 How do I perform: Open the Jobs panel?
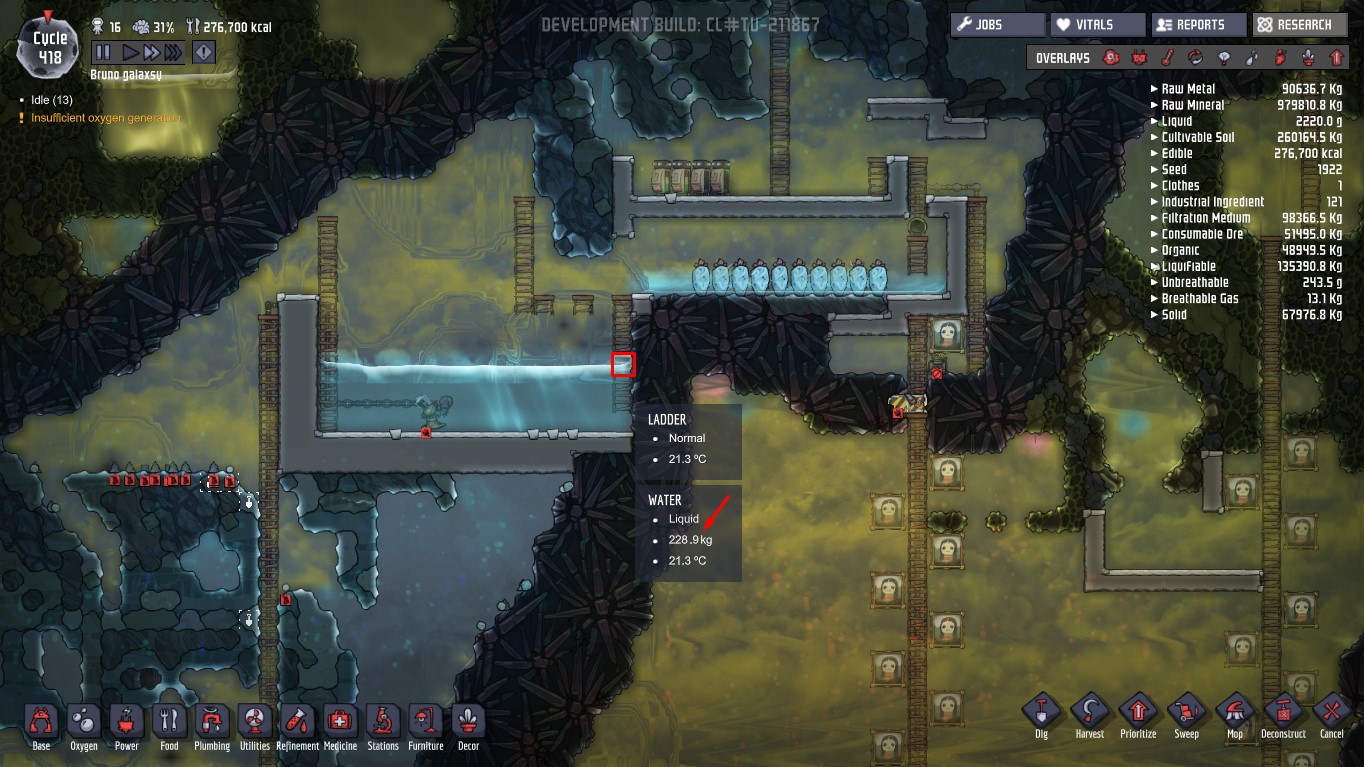(996, 25)
